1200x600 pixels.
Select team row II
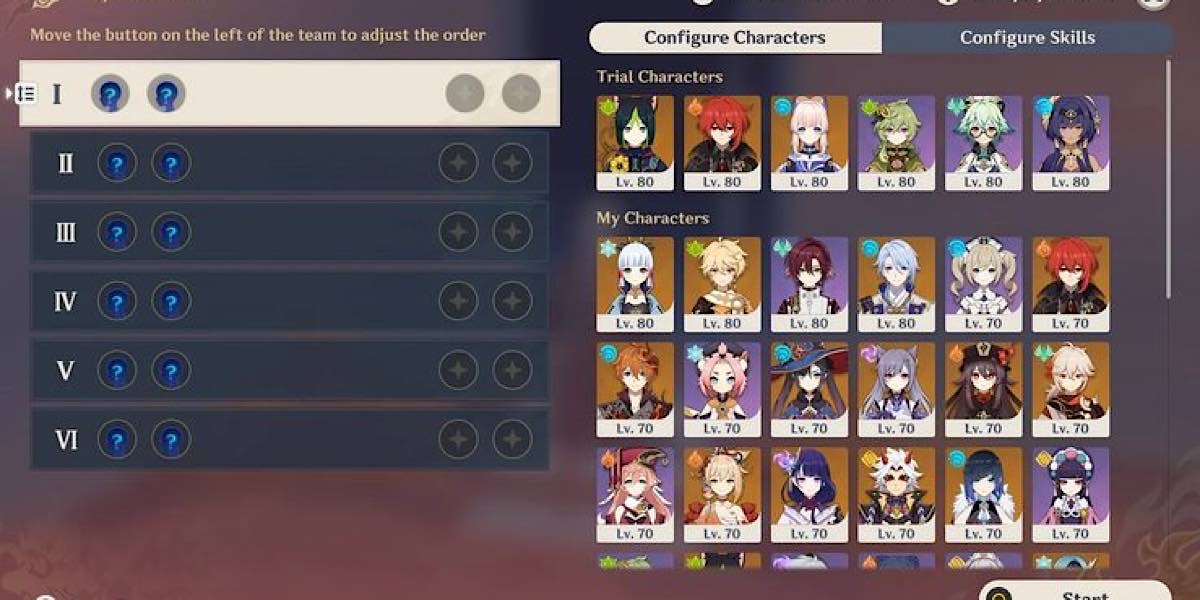(x=290, y=163)
